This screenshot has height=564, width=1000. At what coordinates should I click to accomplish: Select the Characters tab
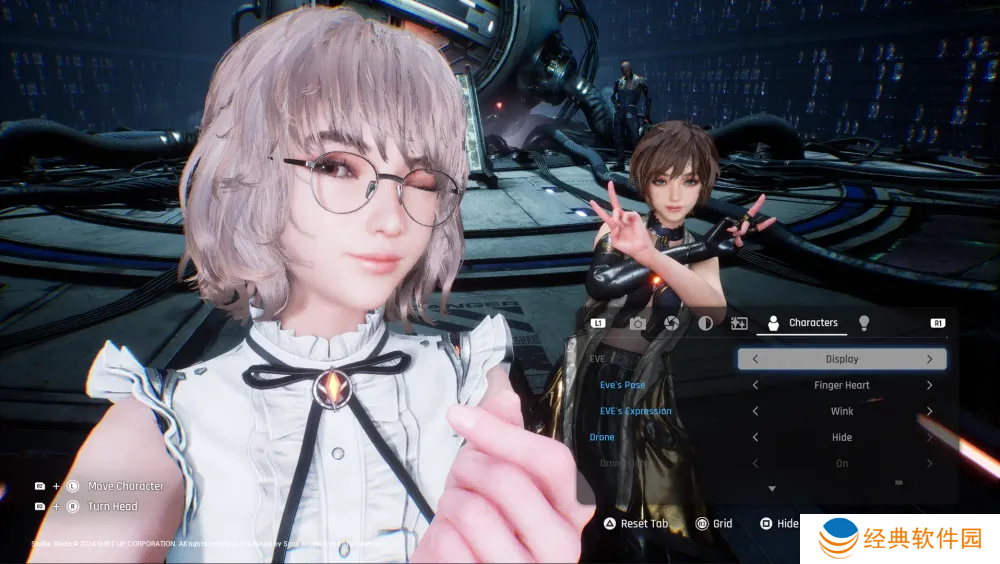[x=802, y=323]
